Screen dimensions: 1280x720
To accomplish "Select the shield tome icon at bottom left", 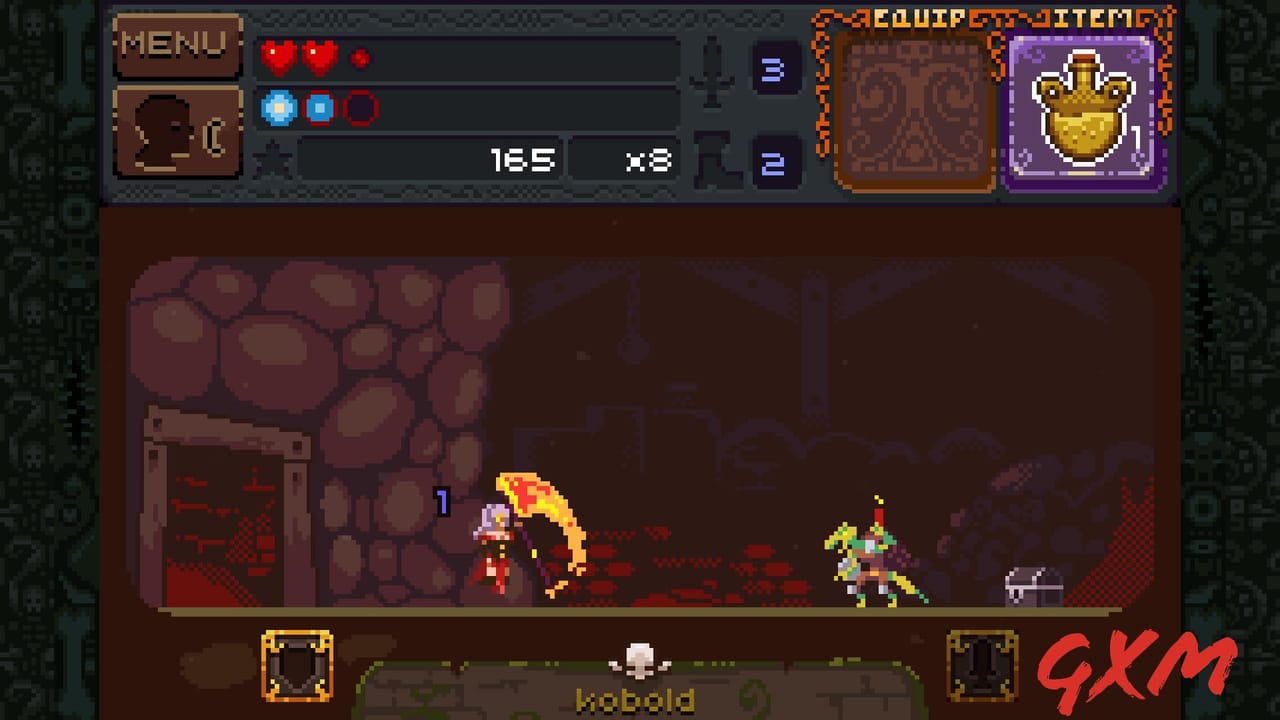I will click(x=298, y=666).
